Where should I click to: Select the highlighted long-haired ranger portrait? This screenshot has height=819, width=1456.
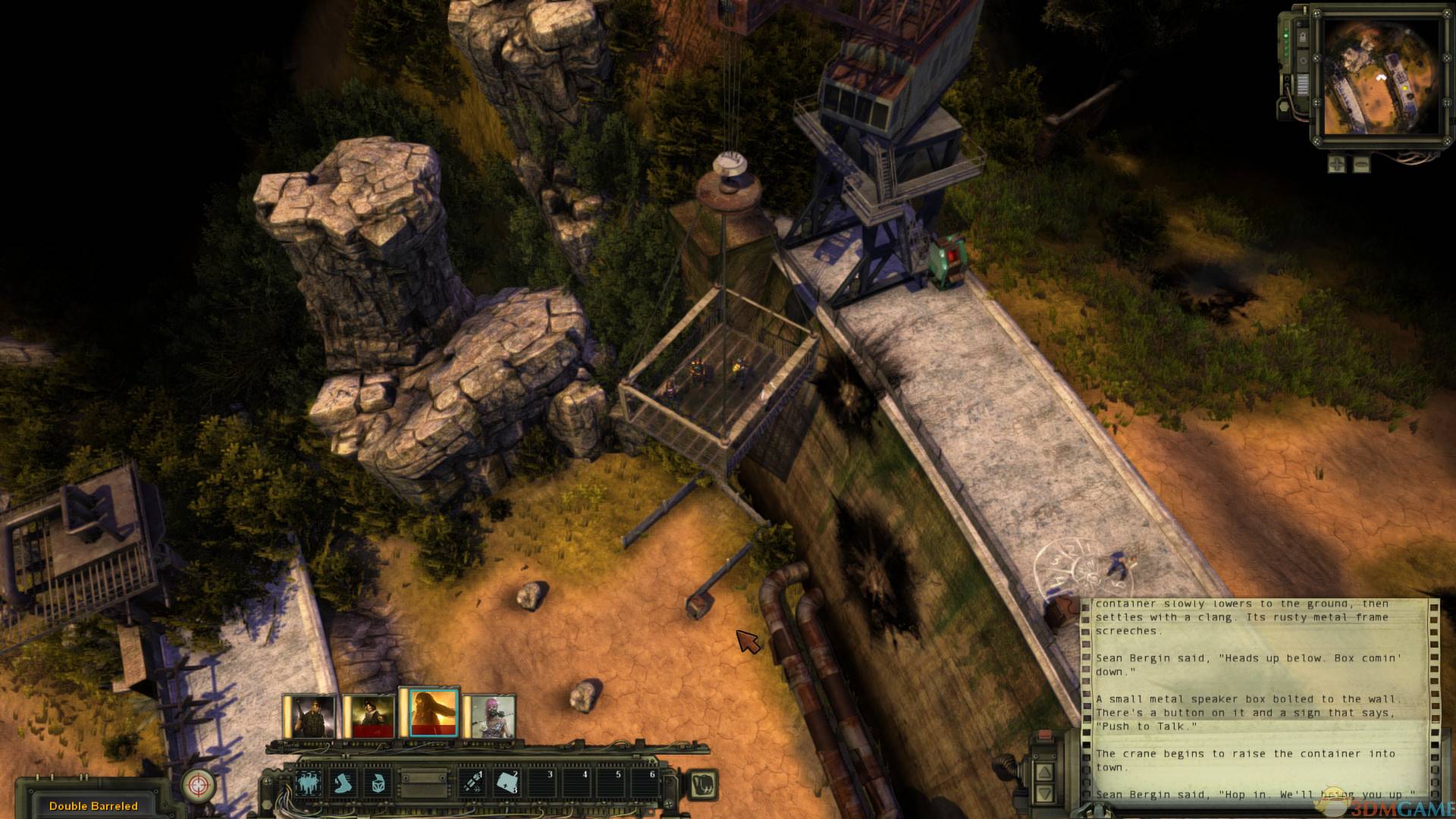[428, 714]
